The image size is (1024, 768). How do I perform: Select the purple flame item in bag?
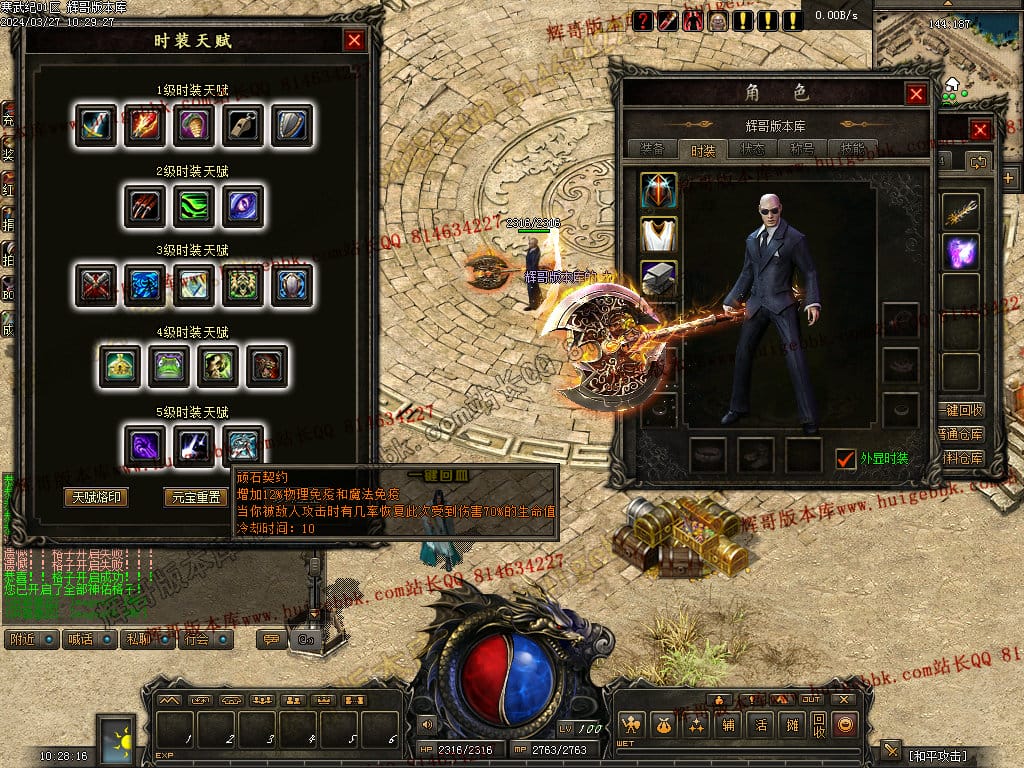click(961, 251)
